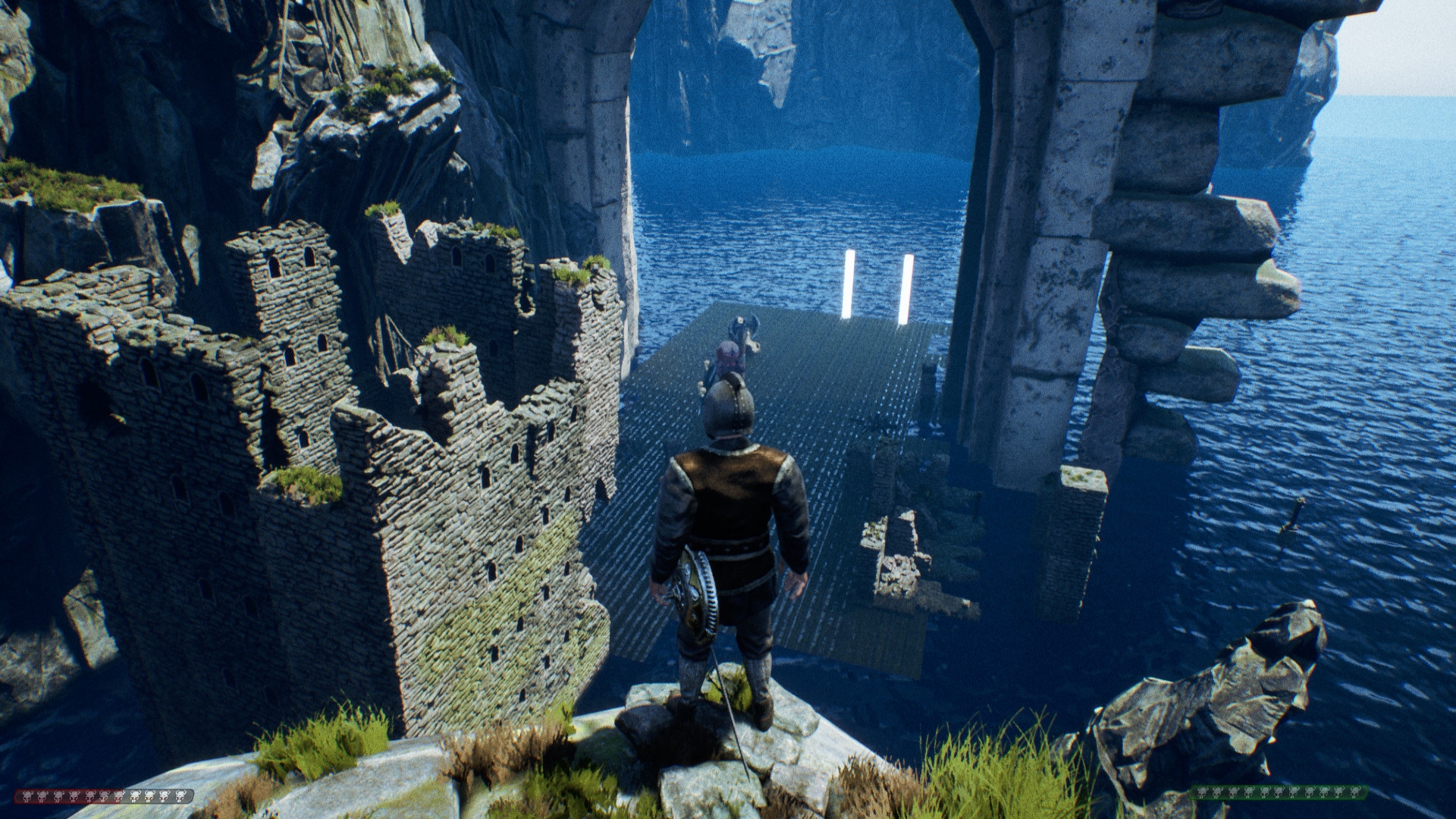Select the rightmost skull on green bar
The height and width of the screenshot is (819, 1456).
(1355, 795)
